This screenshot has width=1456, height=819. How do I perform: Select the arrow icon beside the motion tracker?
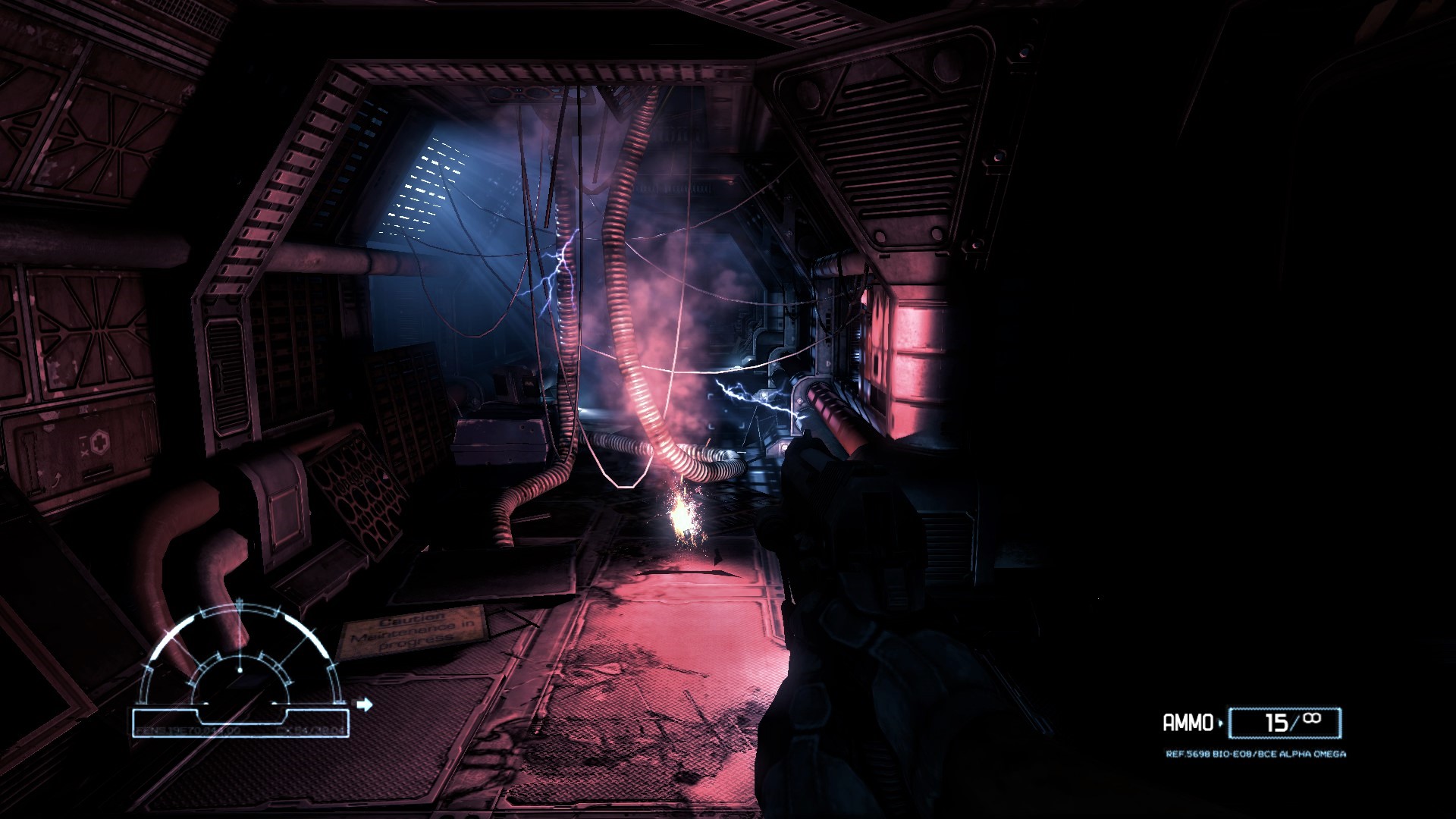365,706
